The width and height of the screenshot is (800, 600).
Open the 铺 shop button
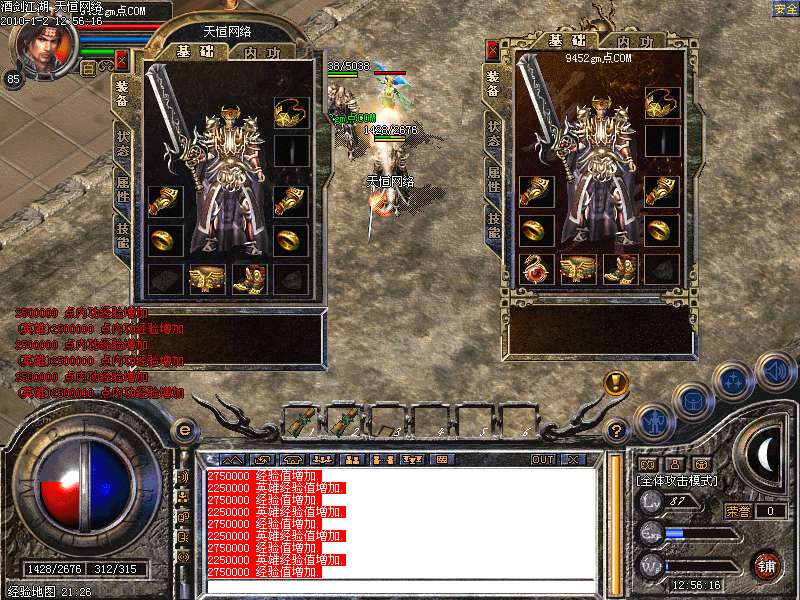click(x=766, y=565)
